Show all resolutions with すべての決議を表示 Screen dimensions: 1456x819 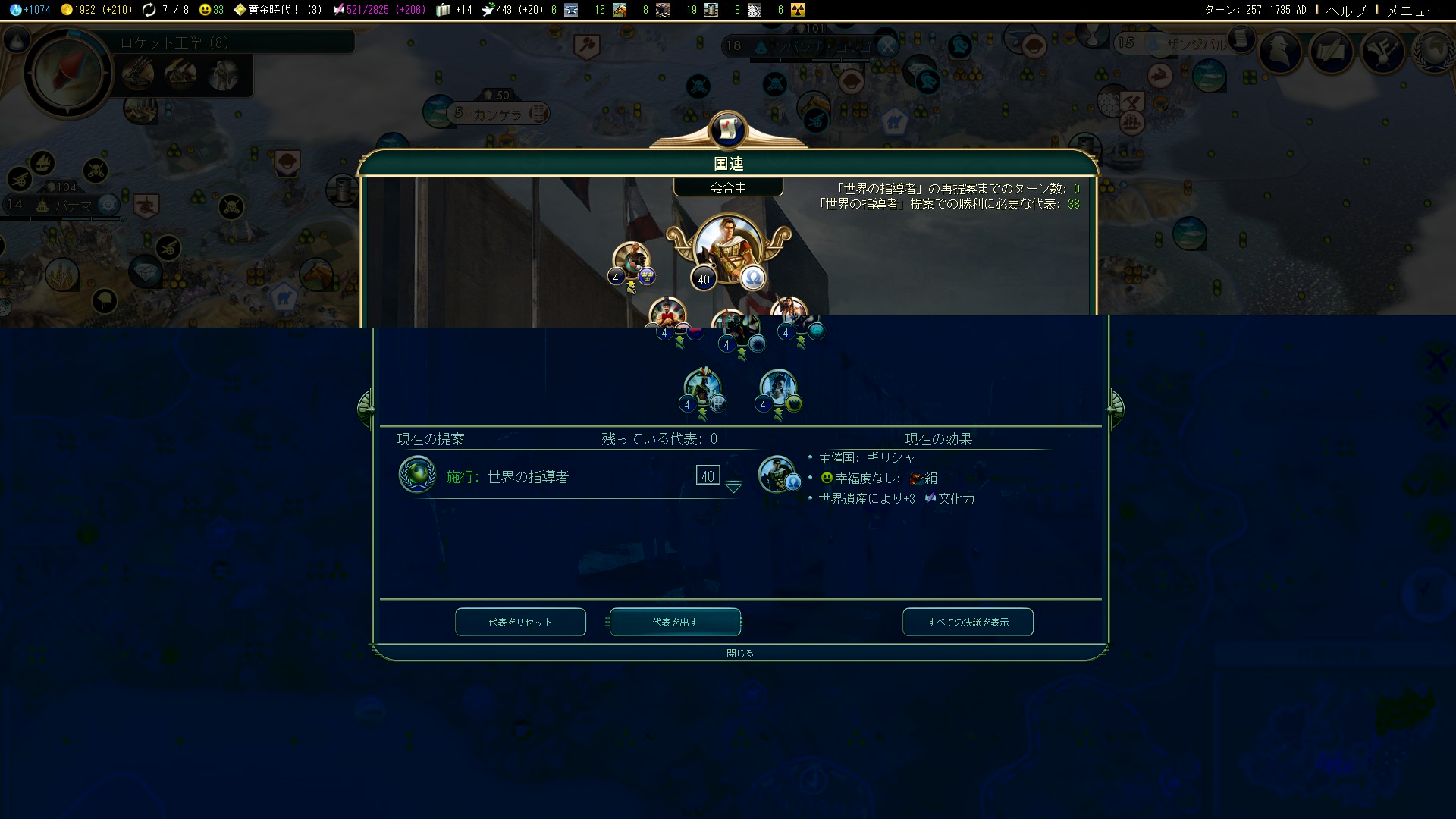click(x=968, y=622)
